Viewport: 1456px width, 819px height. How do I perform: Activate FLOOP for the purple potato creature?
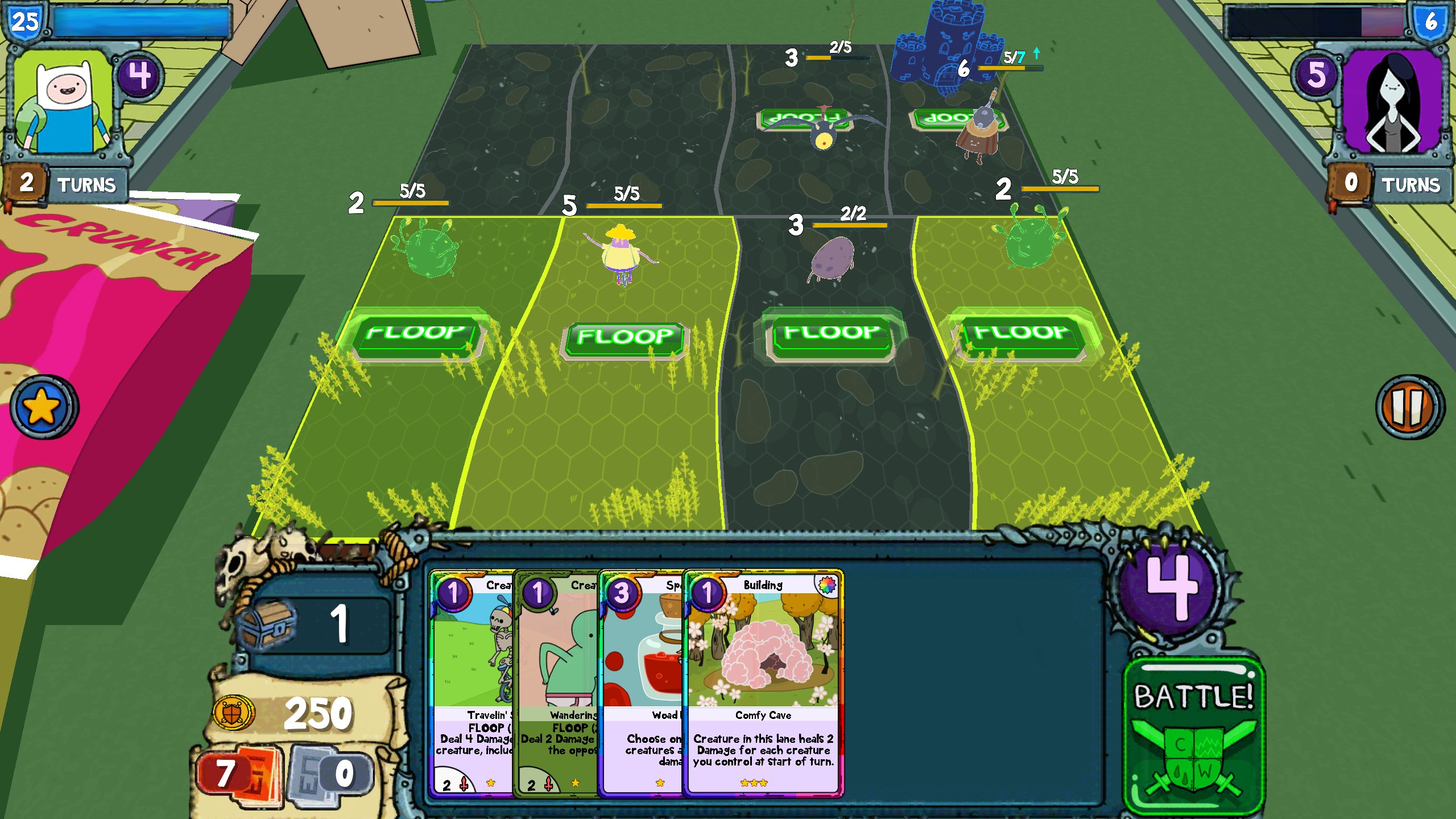pyautogui.click(x=831, y=334)
